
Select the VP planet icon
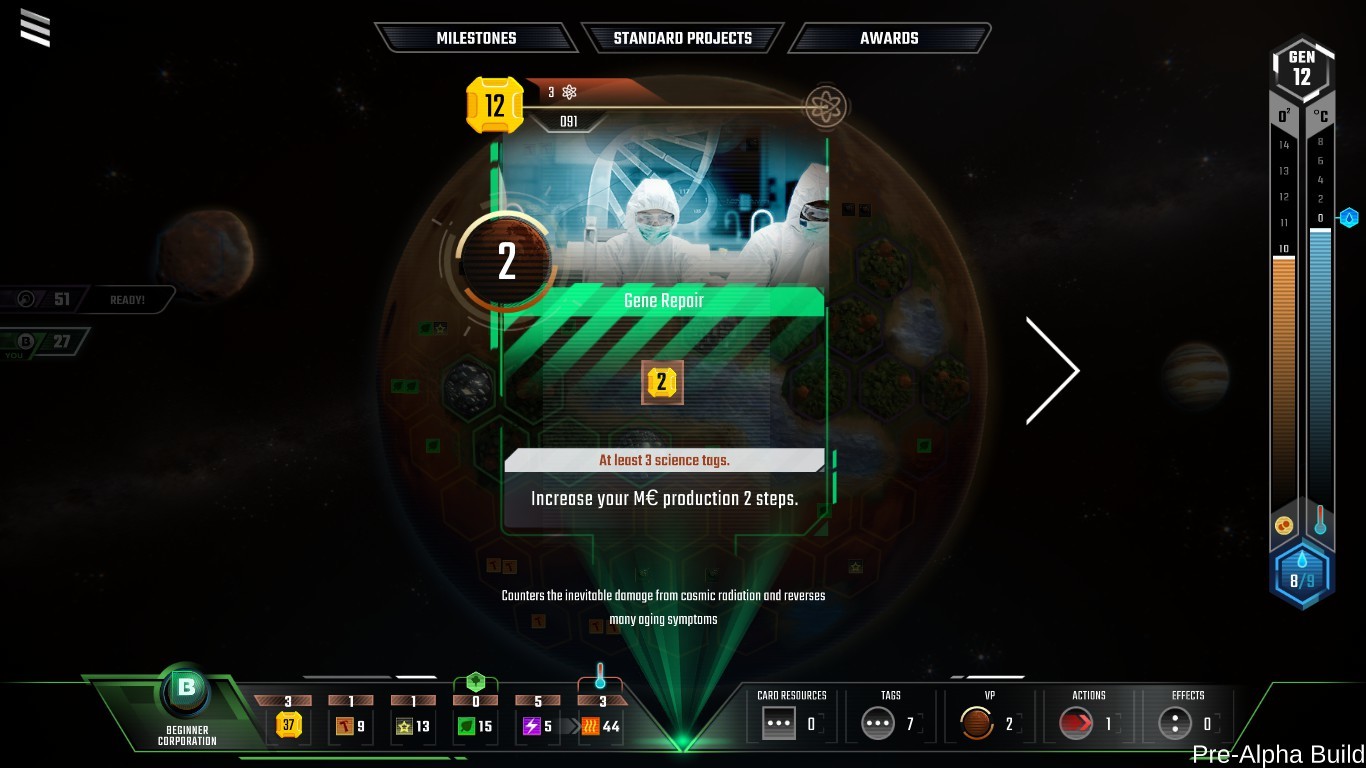tap(976, 722)
